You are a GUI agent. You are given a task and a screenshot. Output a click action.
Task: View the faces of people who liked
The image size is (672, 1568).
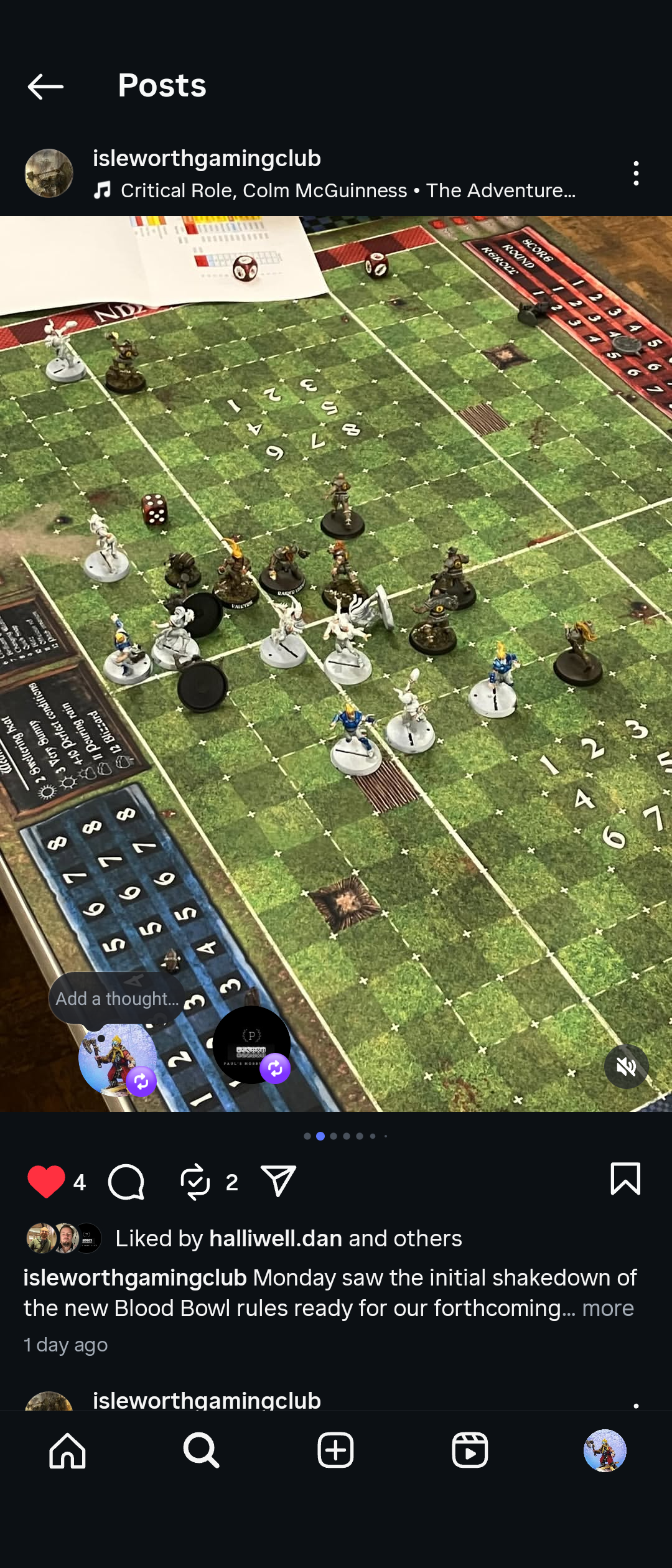tap(63, 1238)
